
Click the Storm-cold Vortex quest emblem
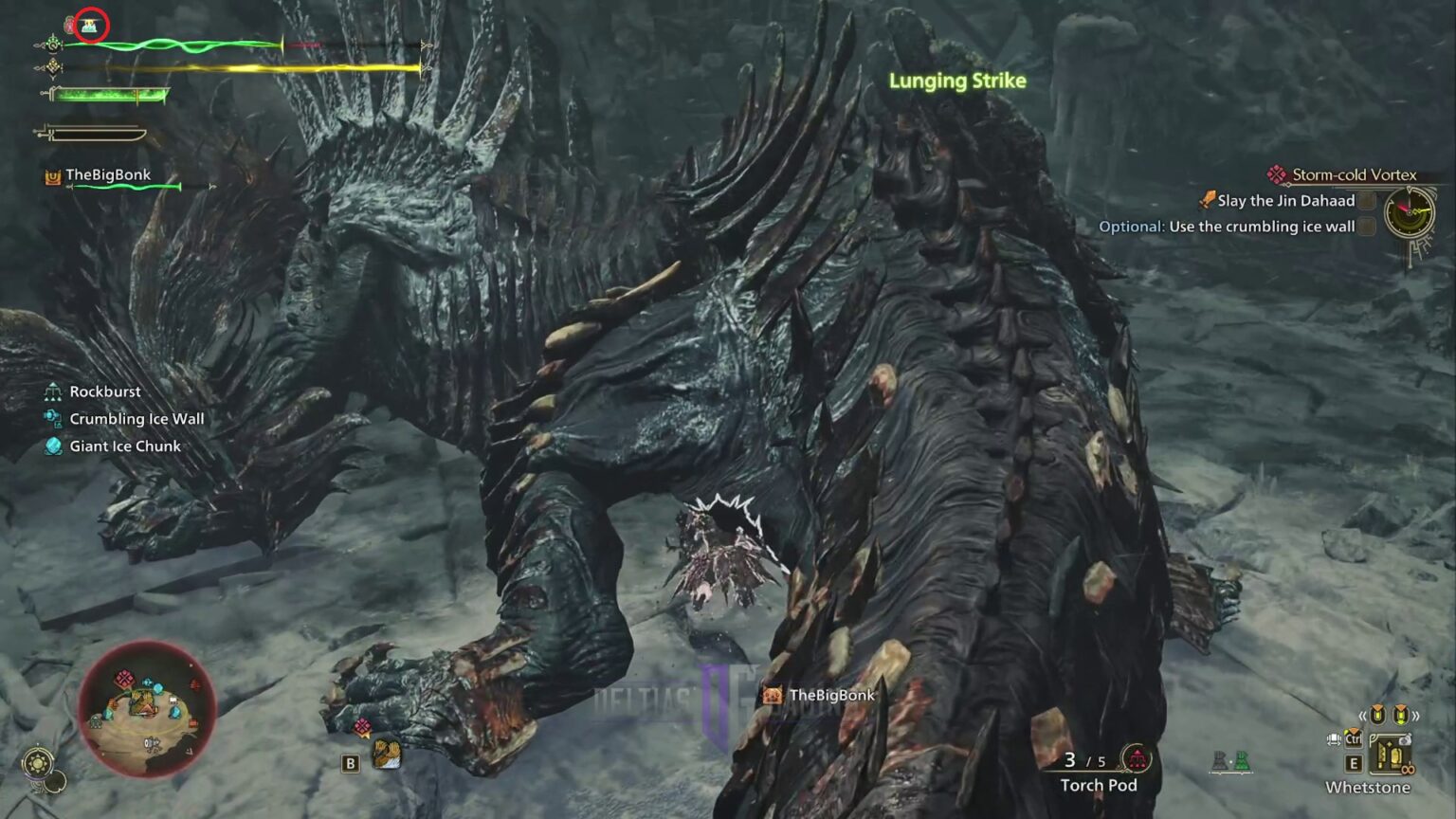point(1277,174)
